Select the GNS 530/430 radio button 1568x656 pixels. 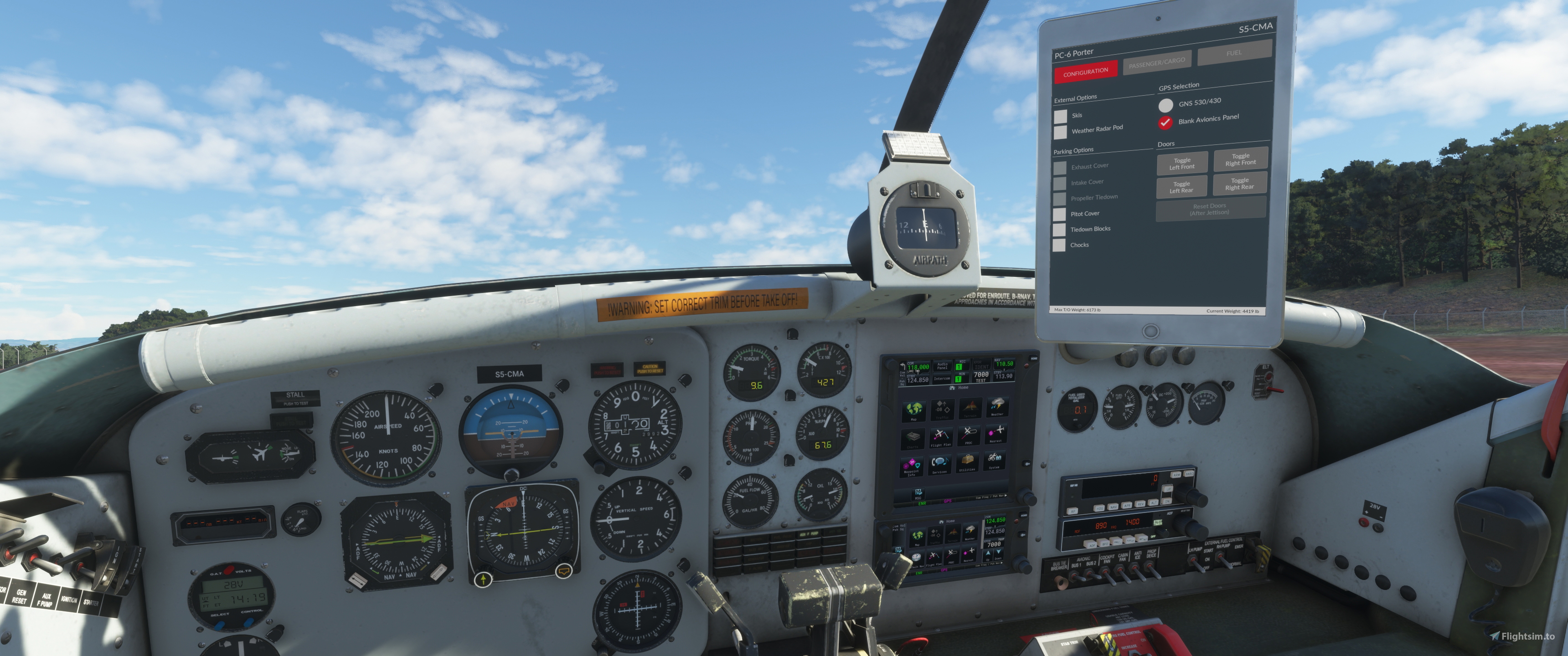[x=1166, y=105]
